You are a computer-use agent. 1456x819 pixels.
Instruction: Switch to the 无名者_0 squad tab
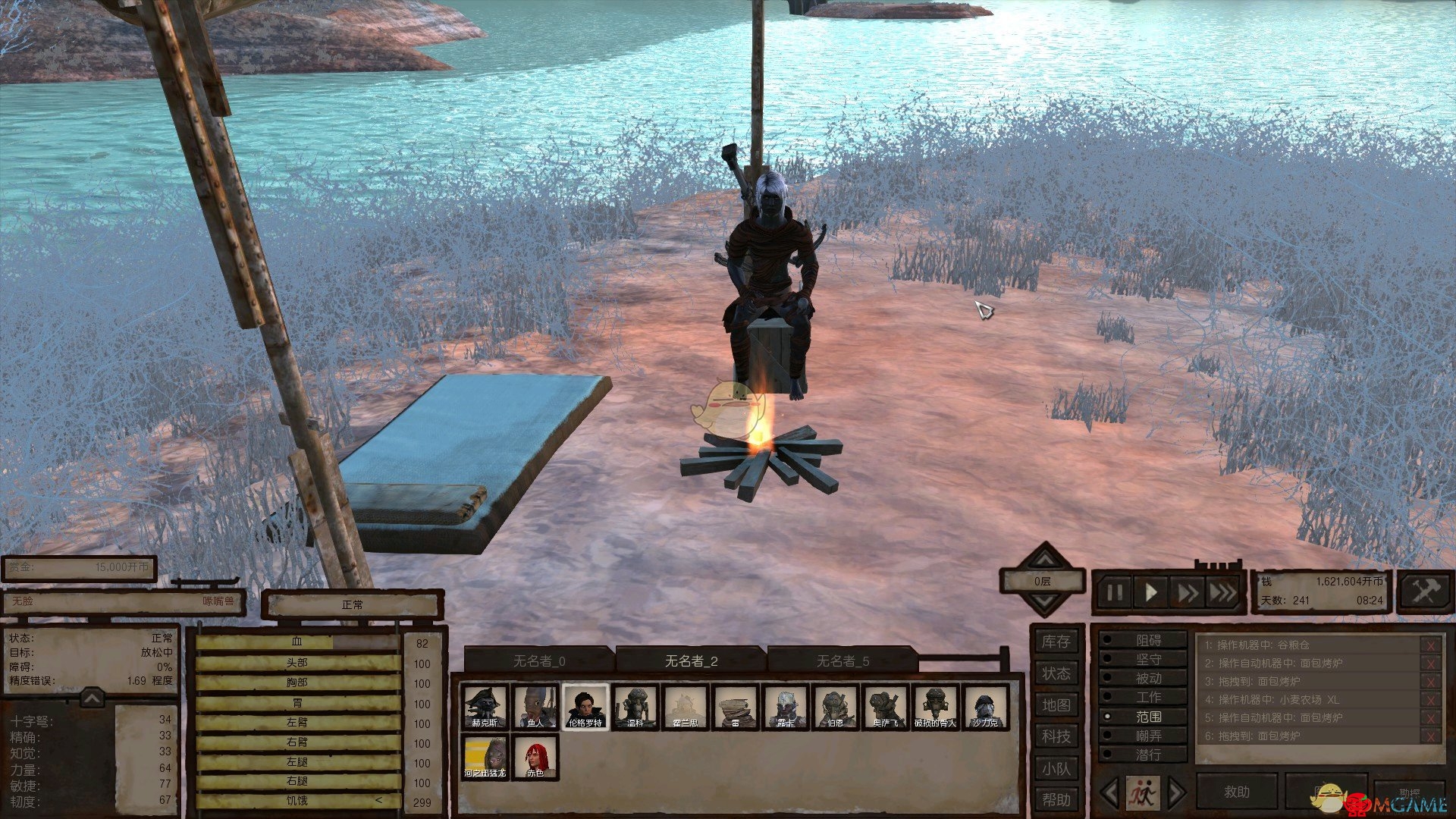[x=539, y=661]
